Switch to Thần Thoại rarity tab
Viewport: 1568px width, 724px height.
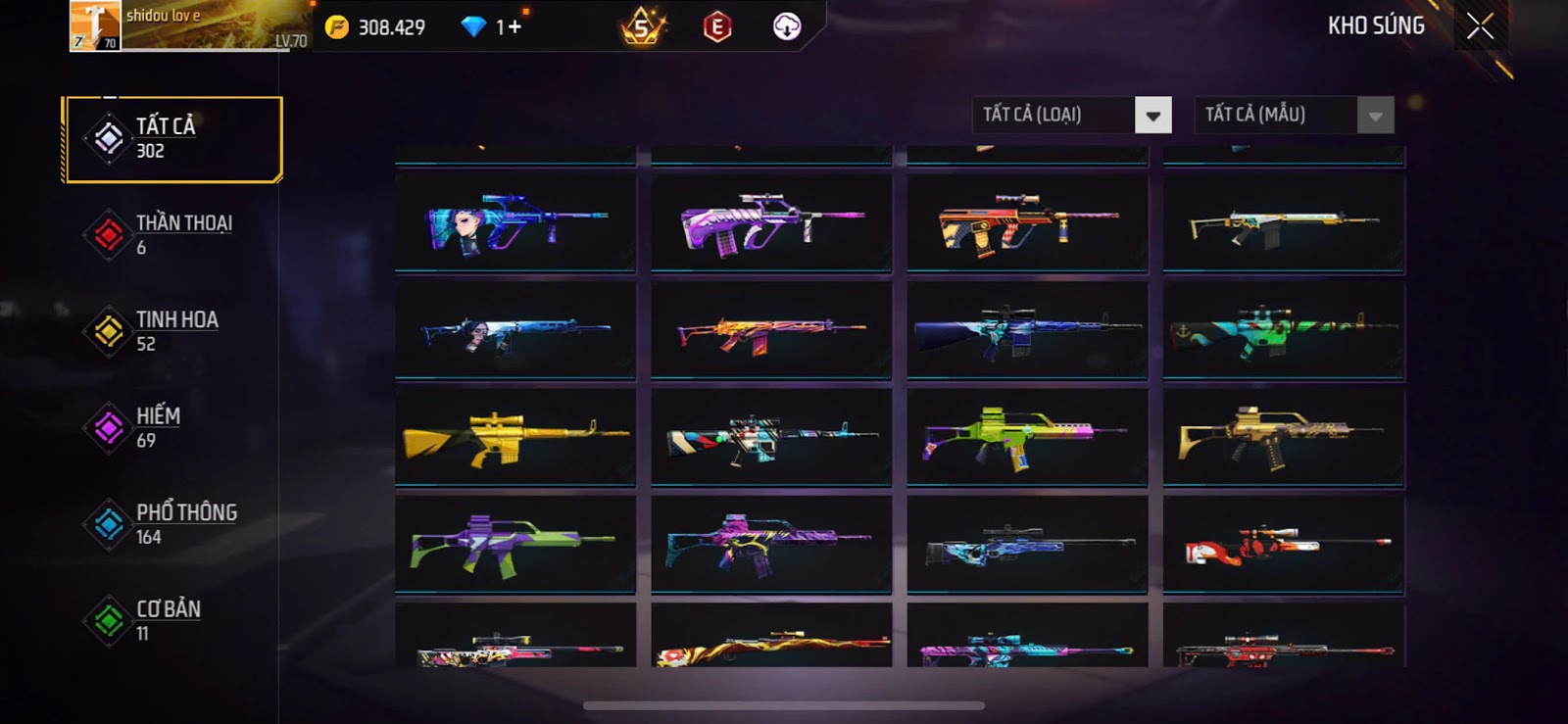click(x=172, y=235)
